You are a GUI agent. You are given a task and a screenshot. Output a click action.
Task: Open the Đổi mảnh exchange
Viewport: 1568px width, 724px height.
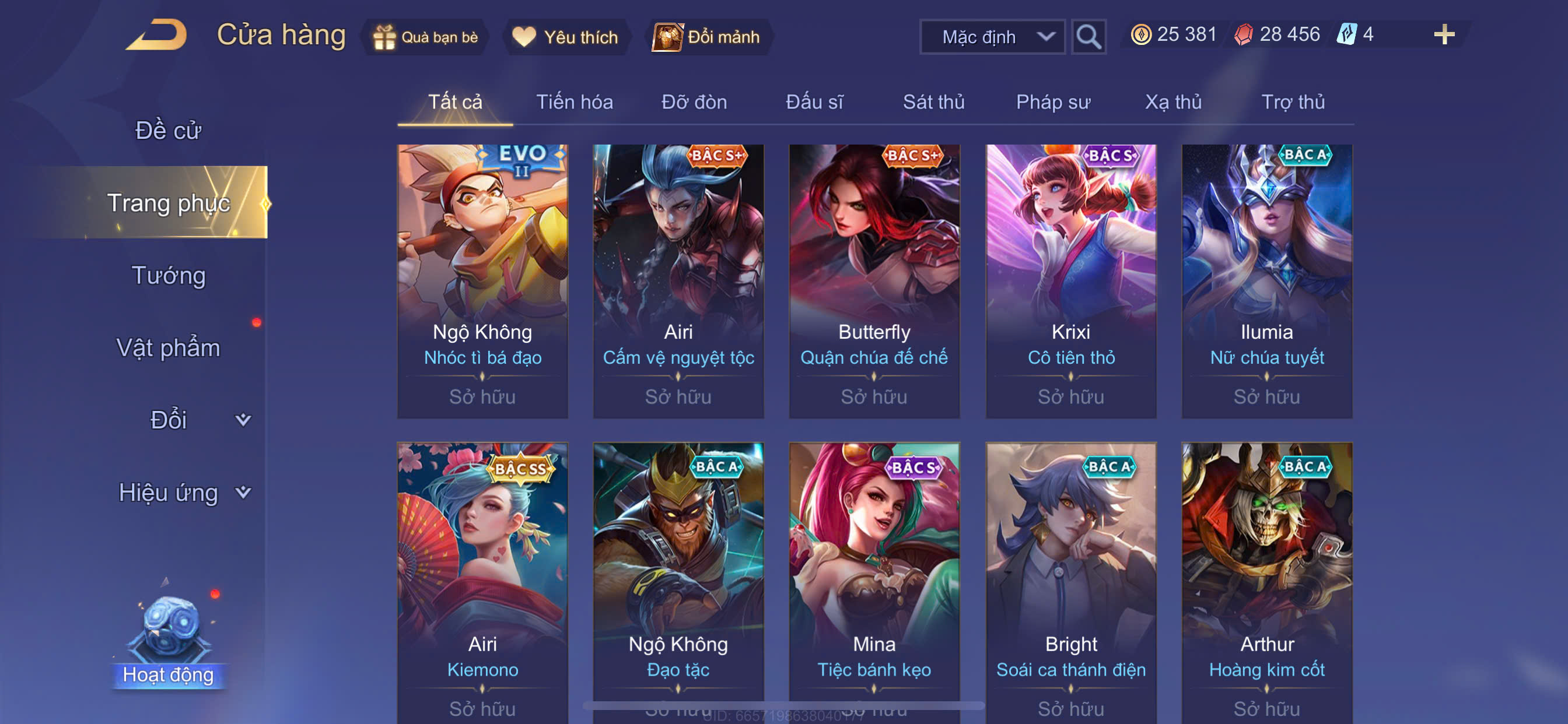706,37
